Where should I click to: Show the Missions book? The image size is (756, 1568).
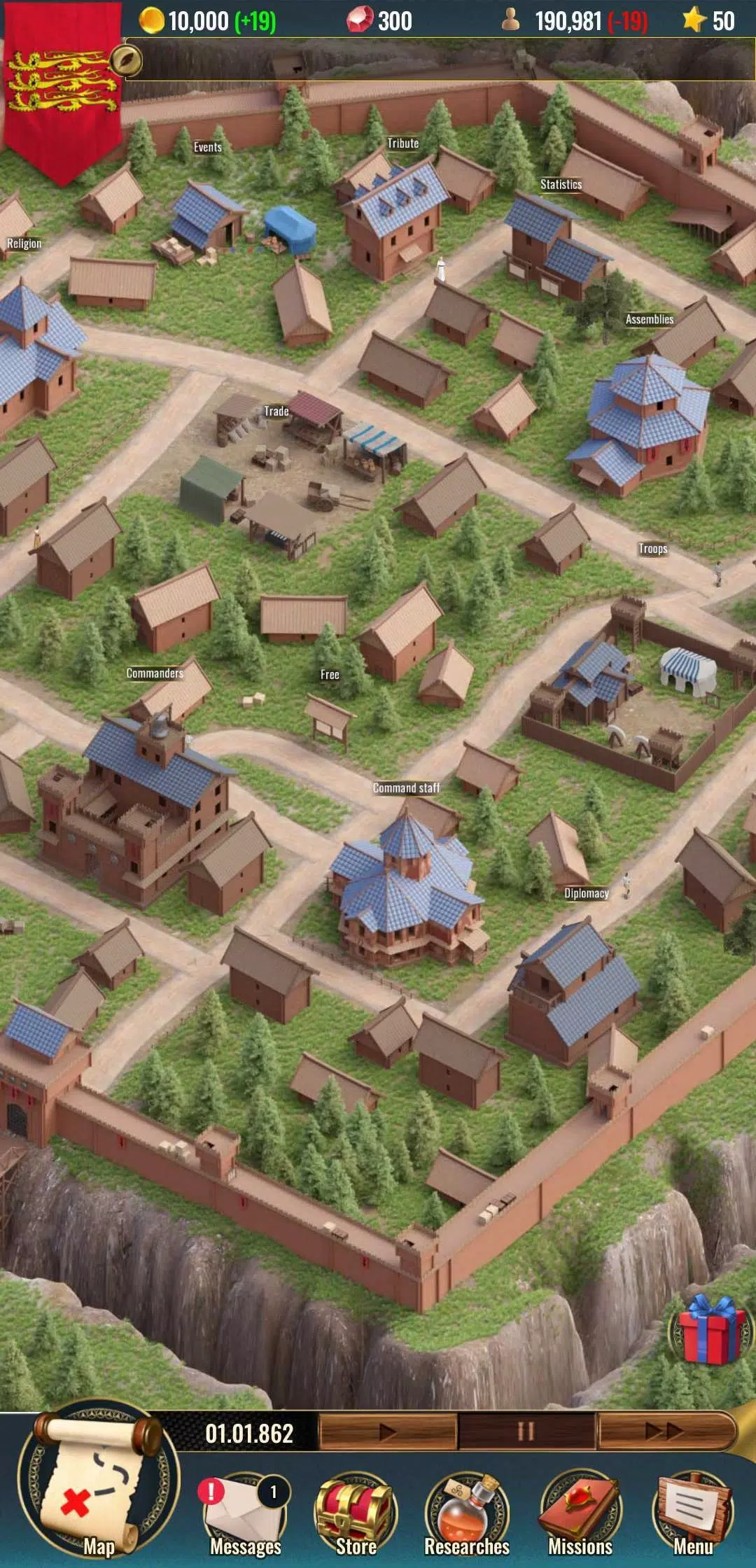pos(580,1512)
